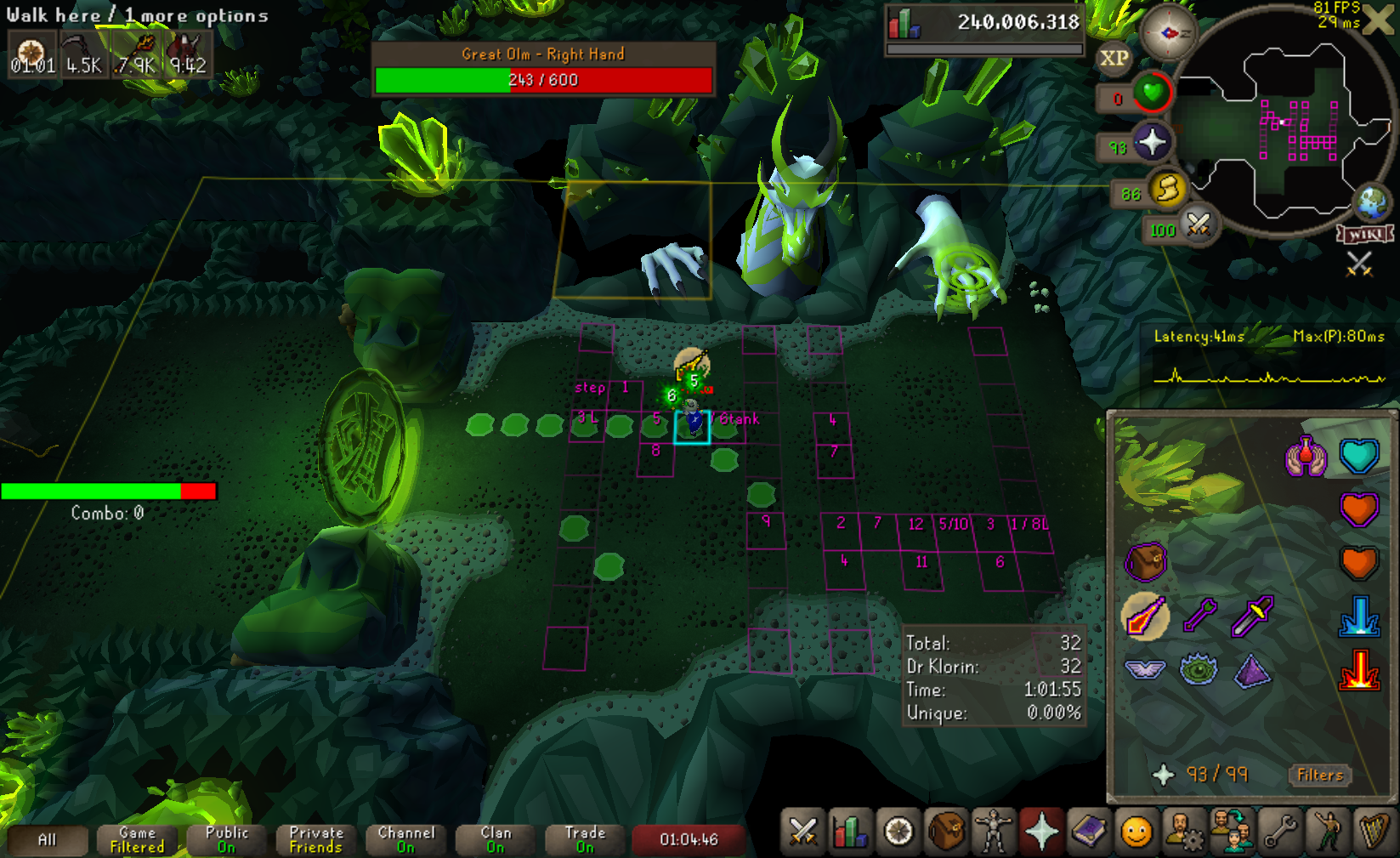Toggle run using the boot energy orb
Screen dimensions: 1400x858
pyautogui.click(x=1166, y=188)
